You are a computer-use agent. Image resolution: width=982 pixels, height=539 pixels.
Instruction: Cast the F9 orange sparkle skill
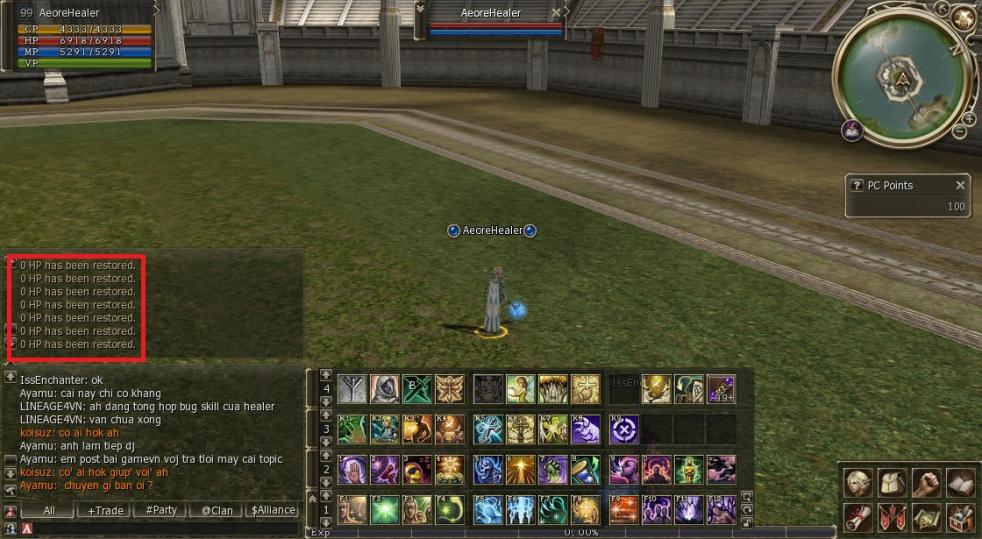click(624, 509)
